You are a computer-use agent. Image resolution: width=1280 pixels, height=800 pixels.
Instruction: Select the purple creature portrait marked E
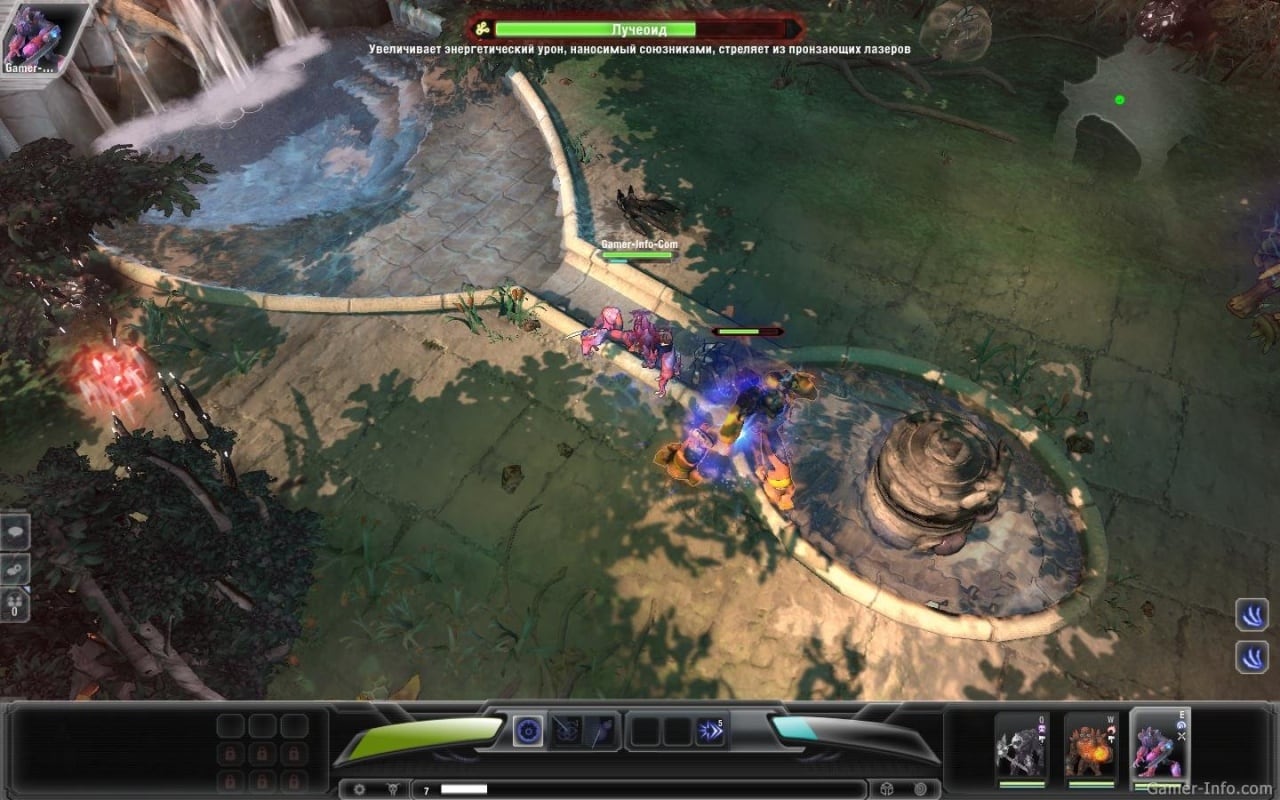[x=1159, y=746]
